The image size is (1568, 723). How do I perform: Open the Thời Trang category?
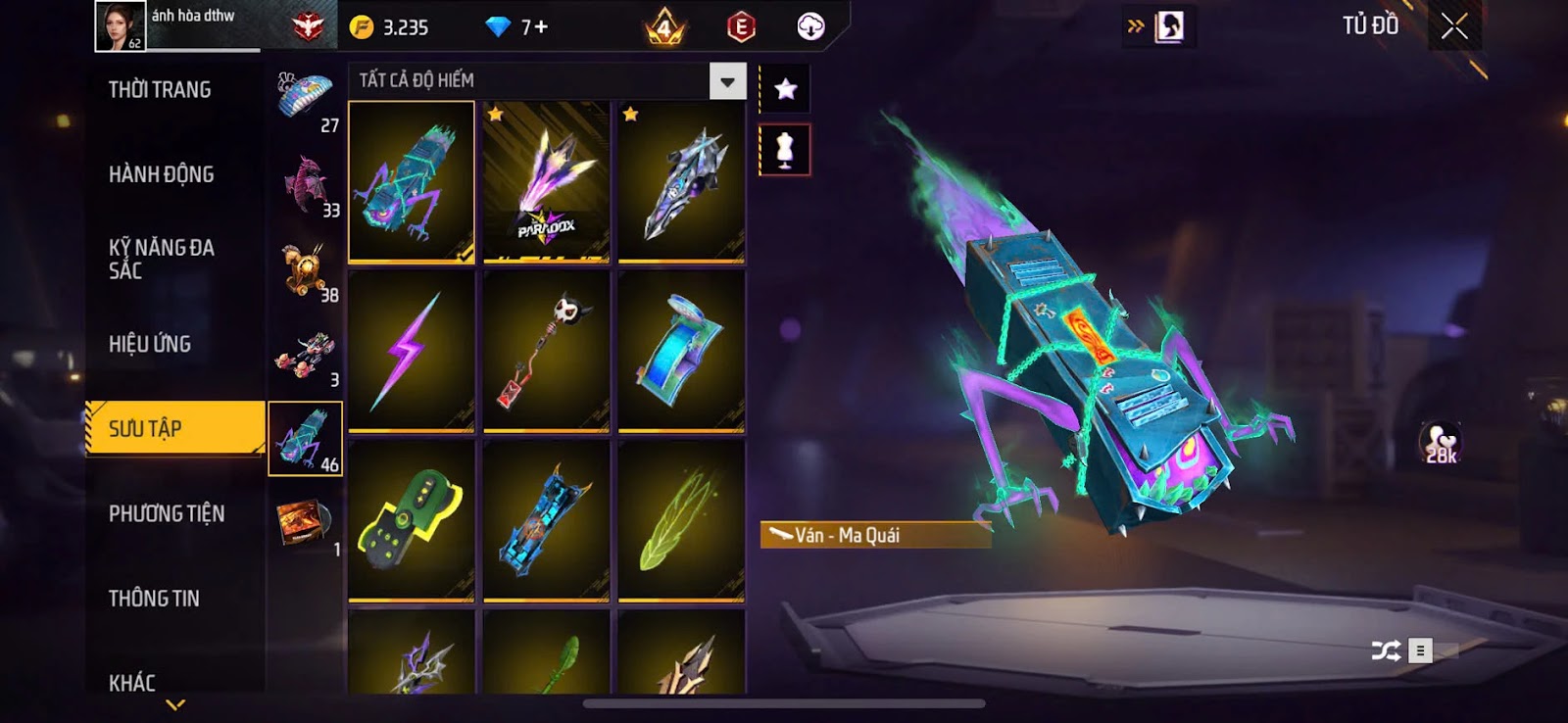point(160,90)
